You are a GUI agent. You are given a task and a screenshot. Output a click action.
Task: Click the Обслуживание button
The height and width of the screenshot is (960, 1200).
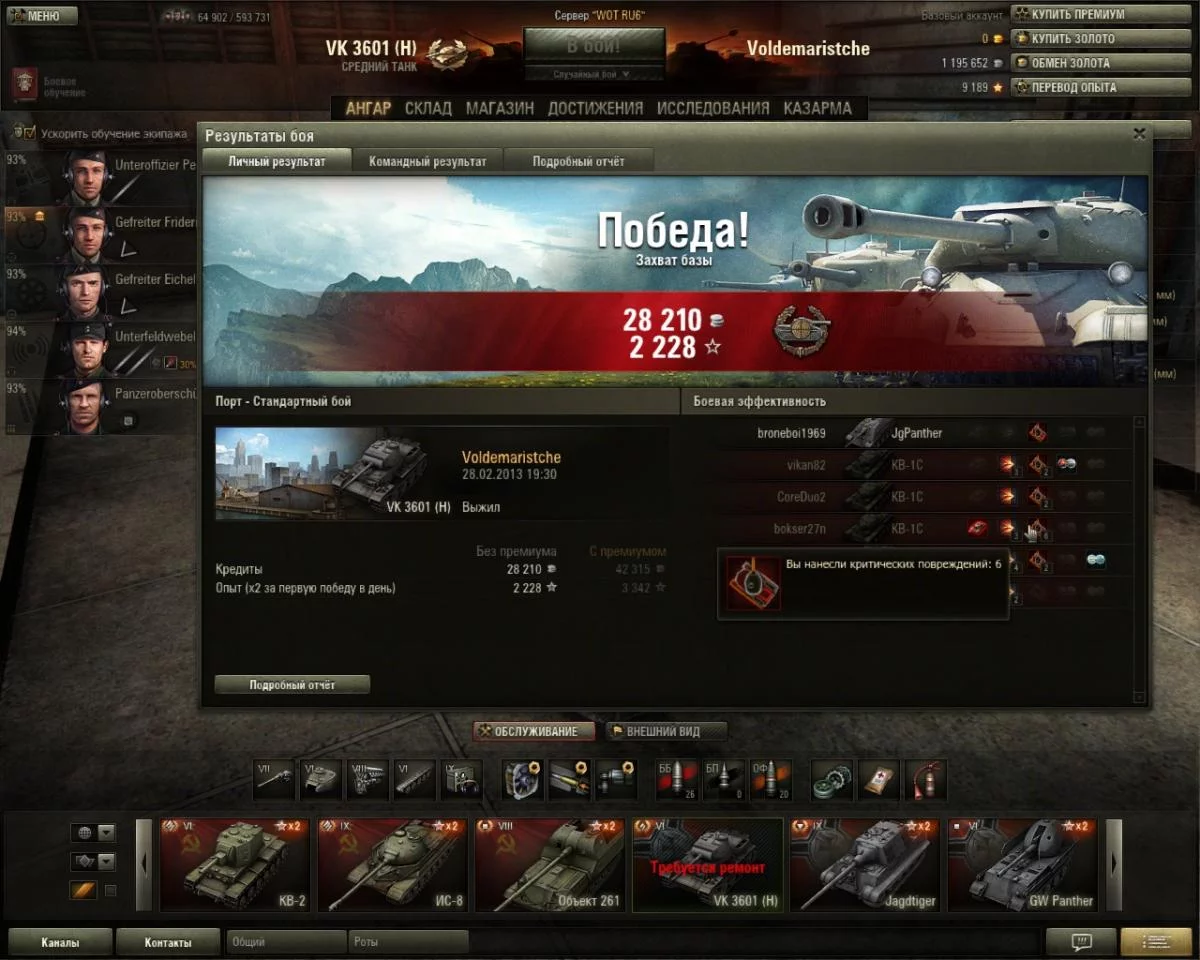pos(534,731)
